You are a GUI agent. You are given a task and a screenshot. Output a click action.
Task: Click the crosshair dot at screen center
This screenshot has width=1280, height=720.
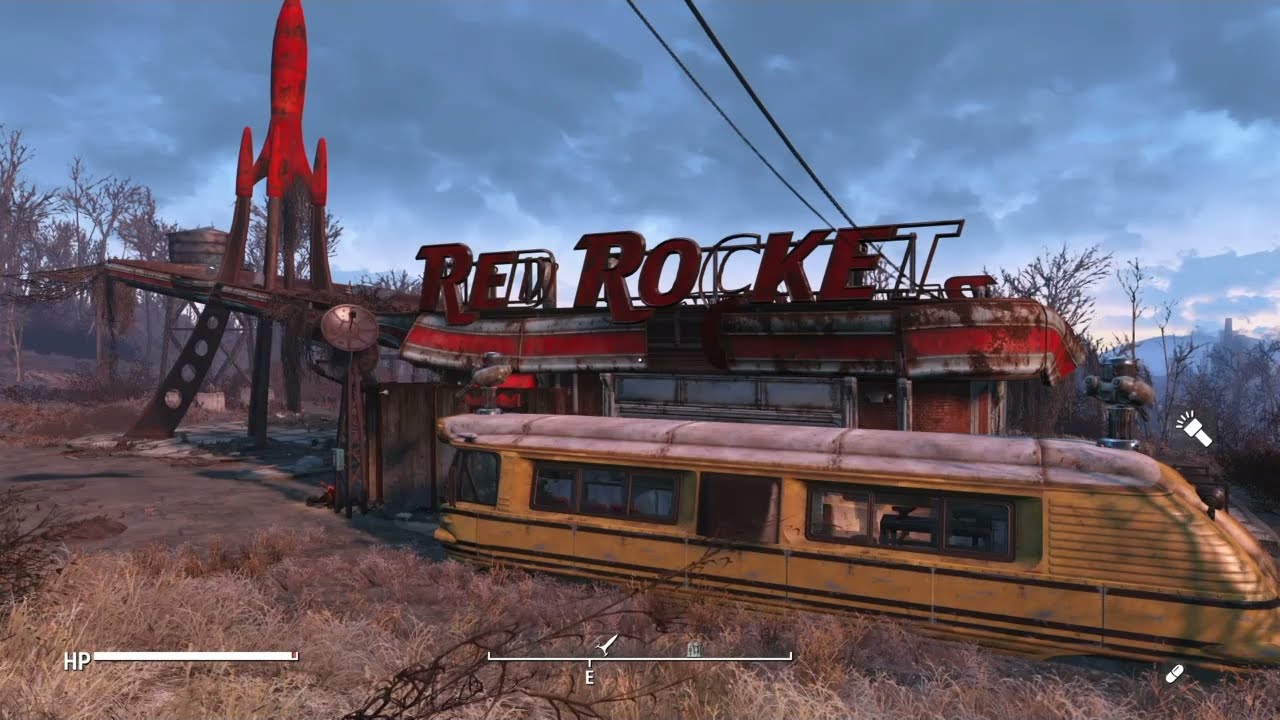[640, 360]
